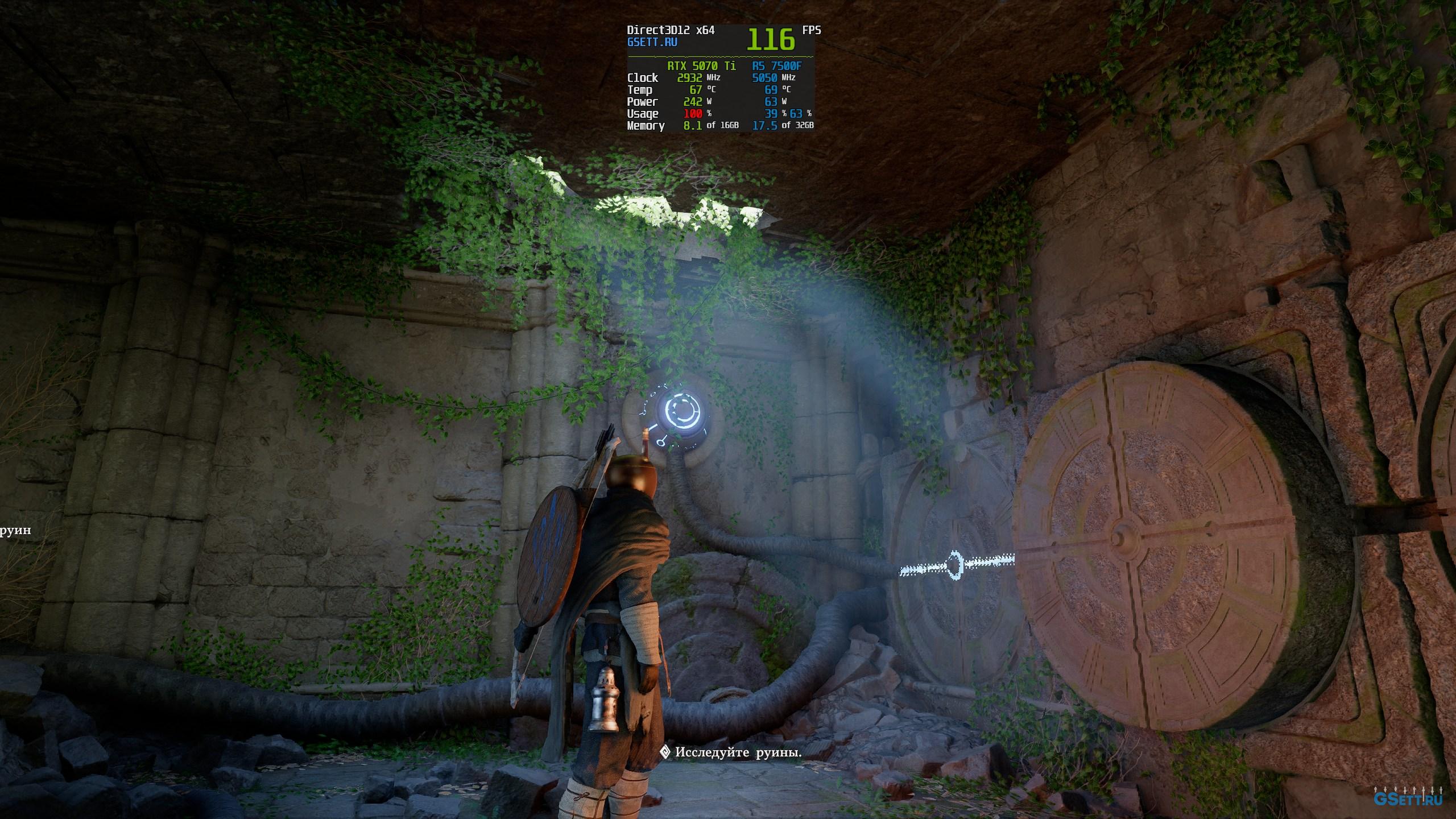The height and width of the screenshot is (819, 1456).
Task: Open the GSETT.RU link in the overlay
Action: pos(652,42)
